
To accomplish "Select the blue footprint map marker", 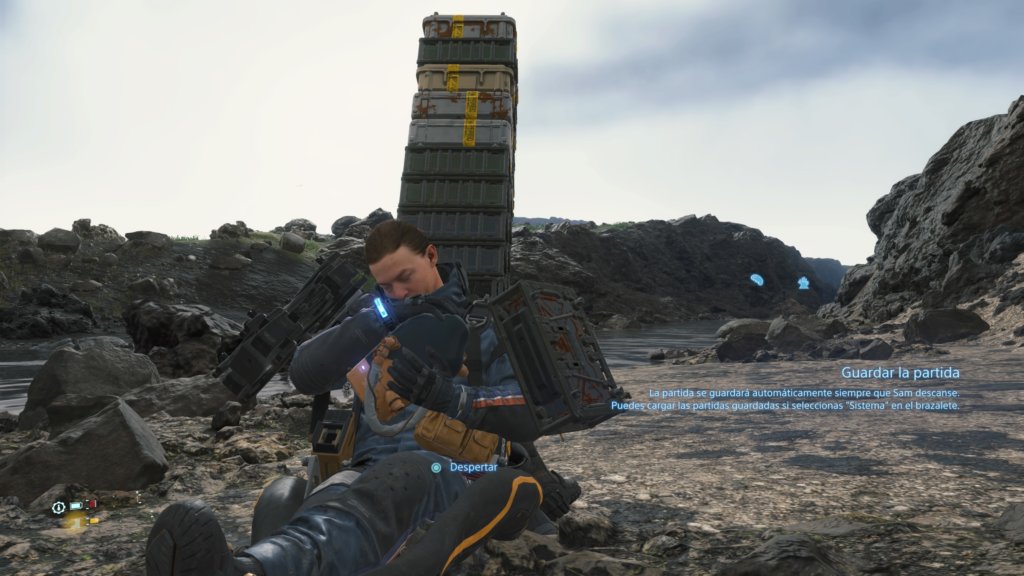I will (757, 280).
